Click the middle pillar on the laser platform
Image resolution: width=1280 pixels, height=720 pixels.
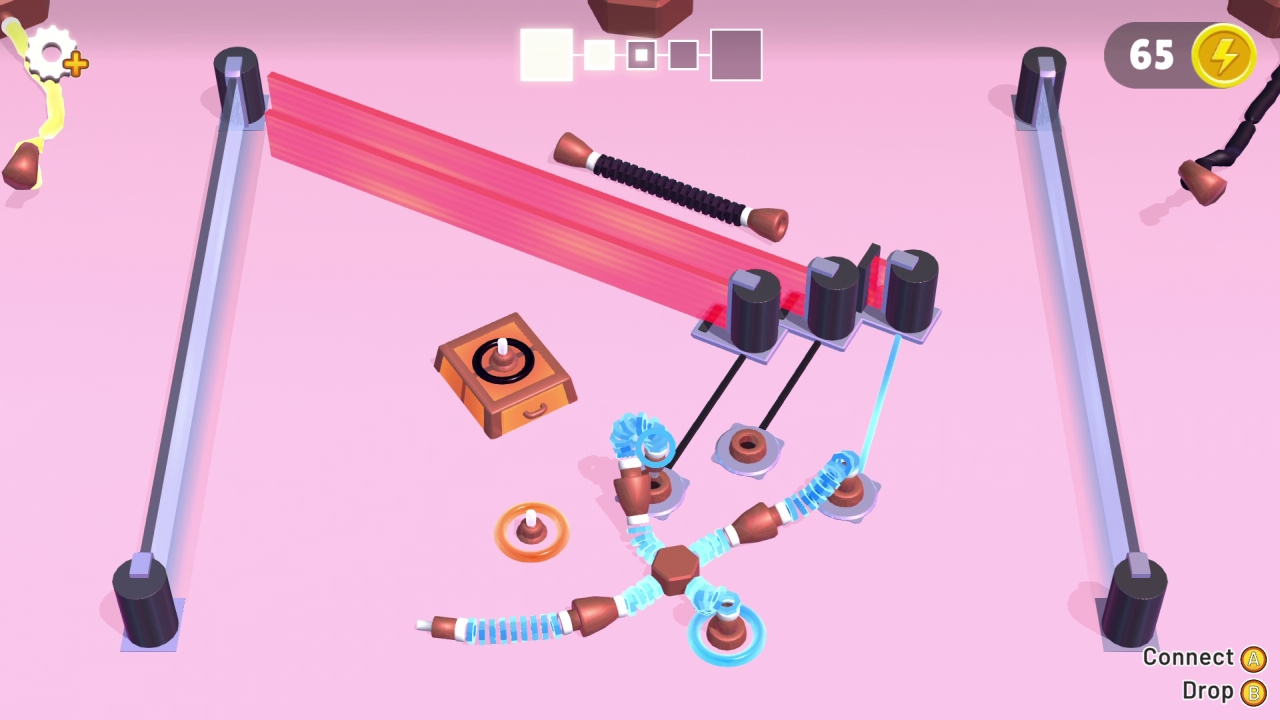point(833,295)
